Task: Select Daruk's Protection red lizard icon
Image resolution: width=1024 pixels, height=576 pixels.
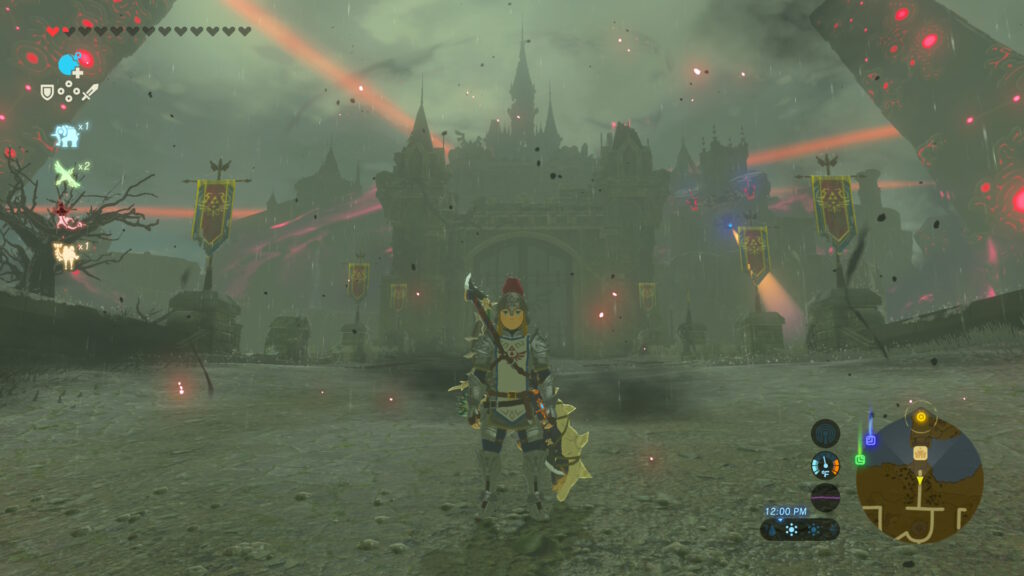Action: pyautogui.click(x=66, y=214)
